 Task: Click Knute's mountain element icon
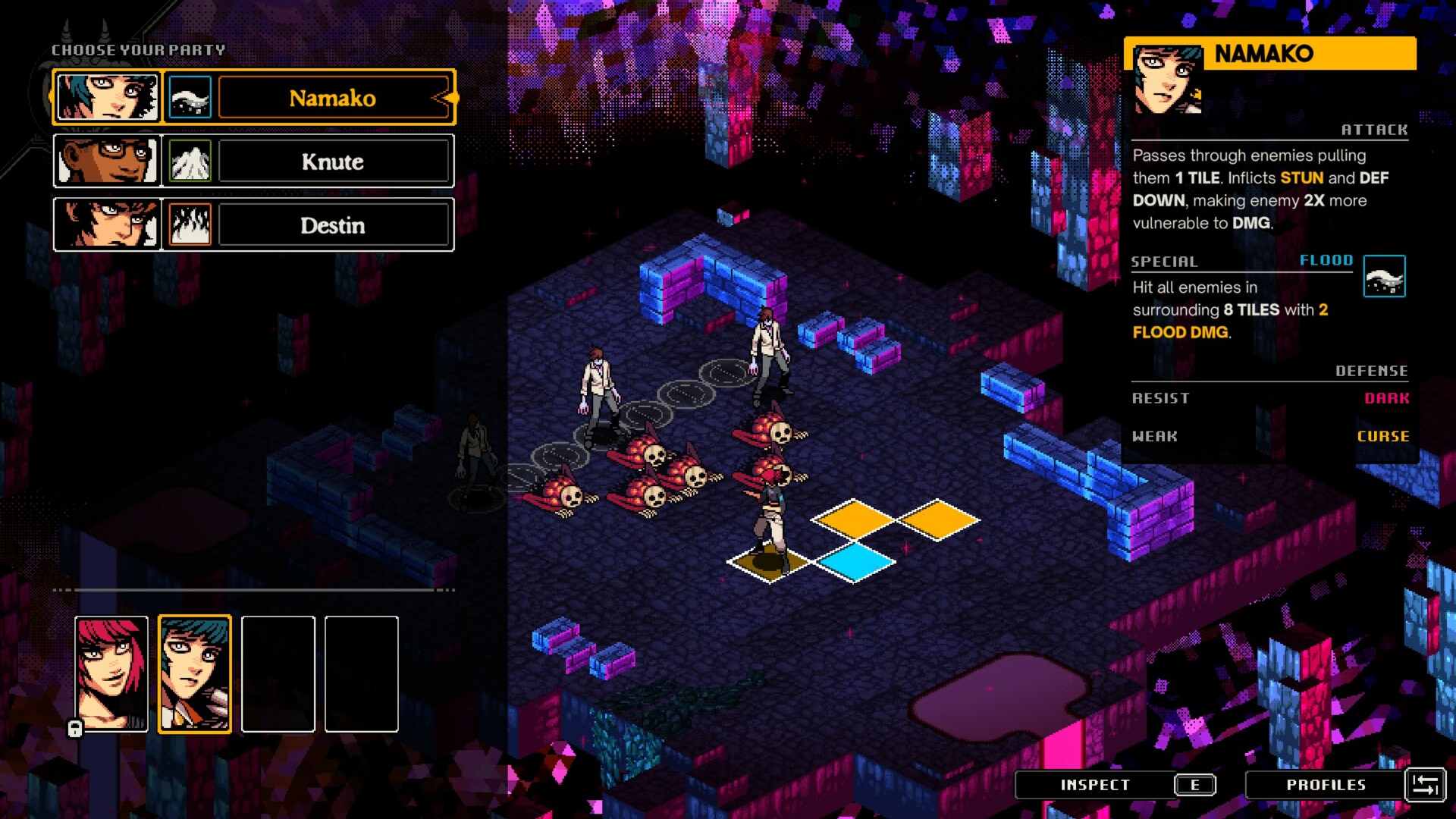point(190,162)
